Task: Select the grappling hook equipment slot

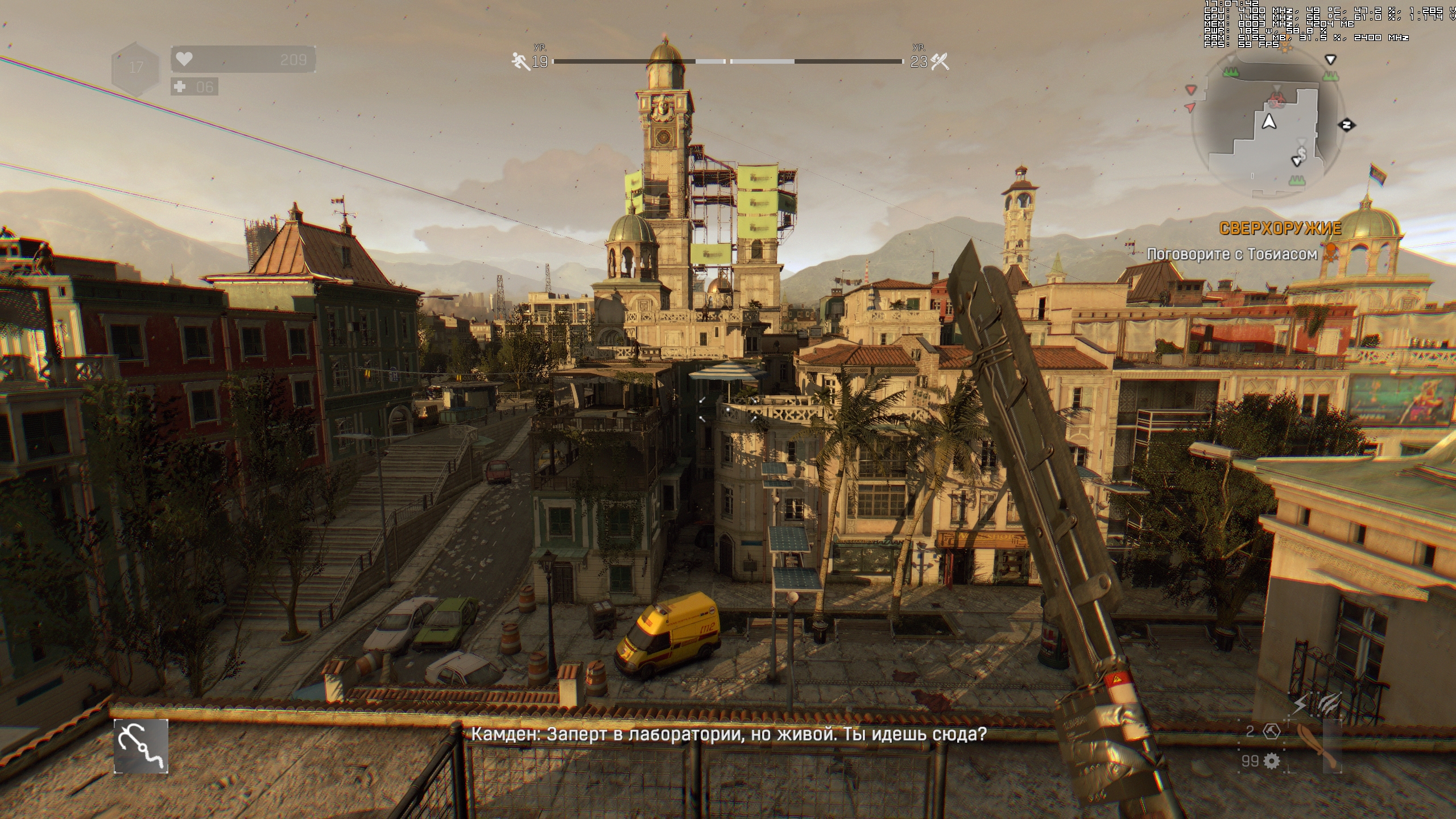Action: (141, 746)
